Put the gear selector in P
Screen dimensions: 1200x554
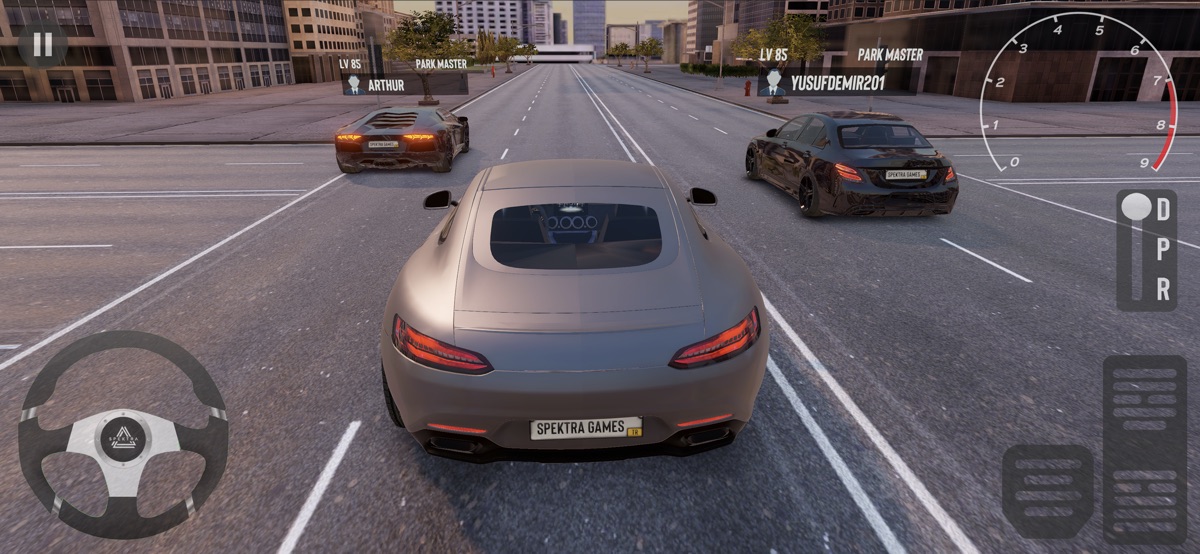tap(1163, 250)
